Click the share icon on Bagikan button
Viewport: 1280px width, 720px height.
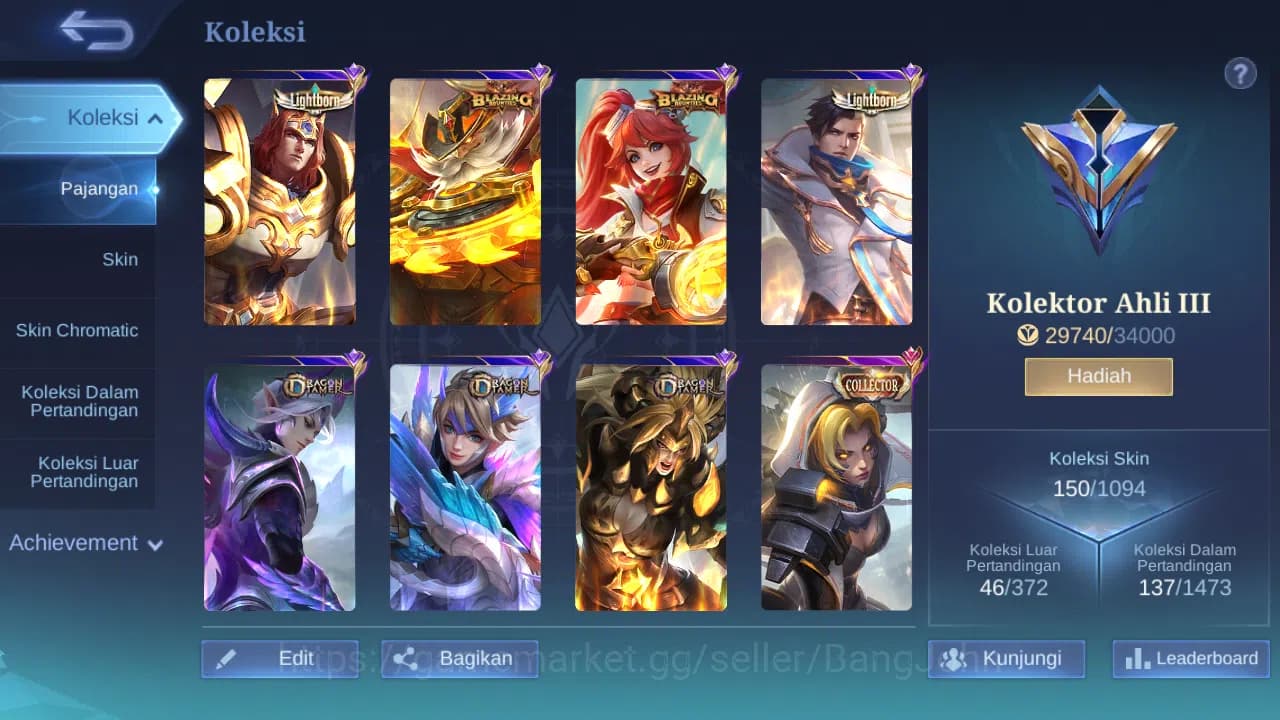tap(407, 658)
